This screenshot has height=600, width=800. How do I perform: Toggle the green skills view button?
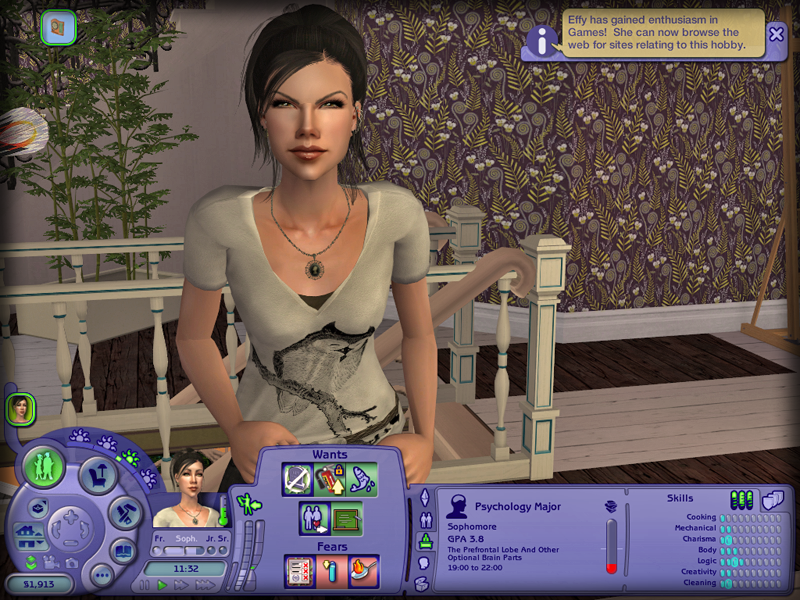tap(741, 498)
